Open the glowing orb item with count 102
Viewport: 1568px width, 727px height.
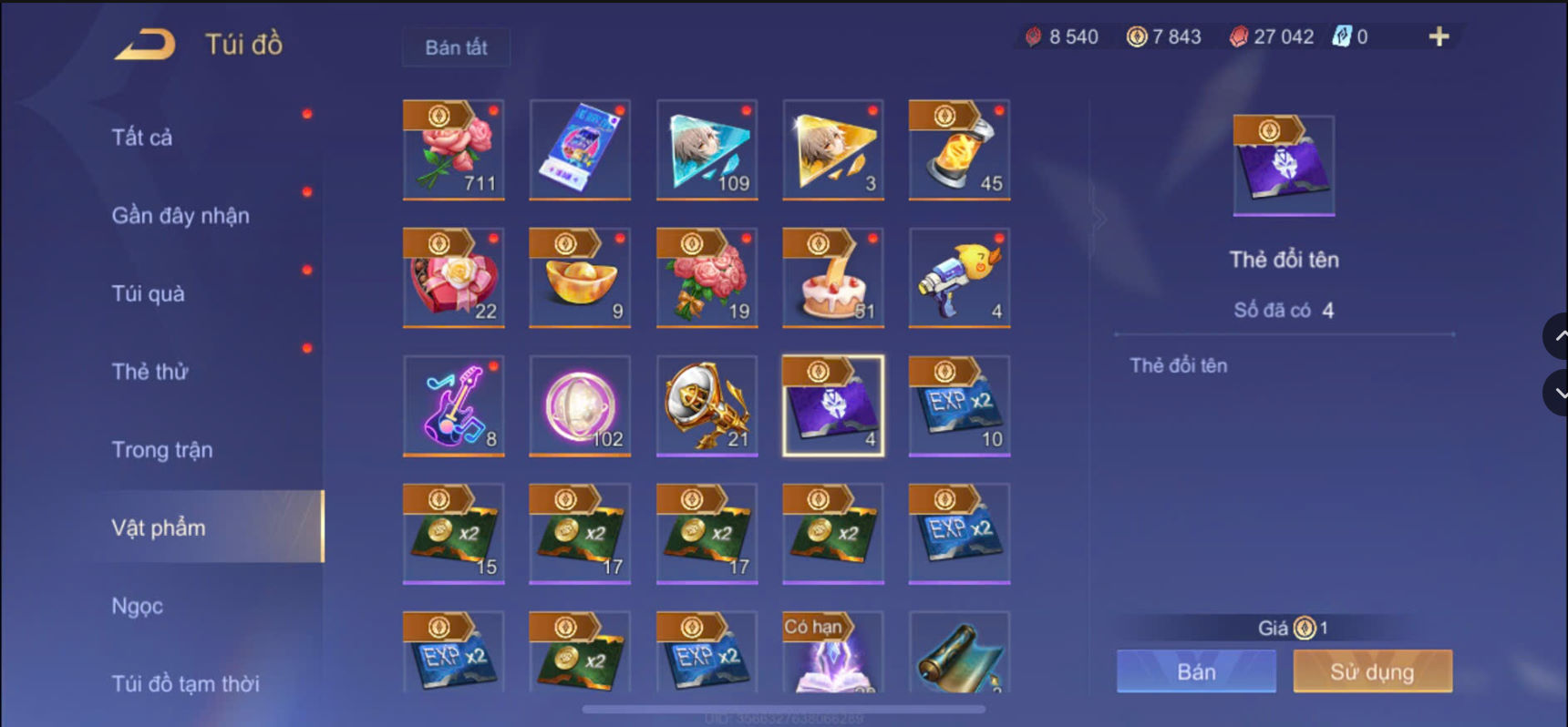[x=581, y=406]
